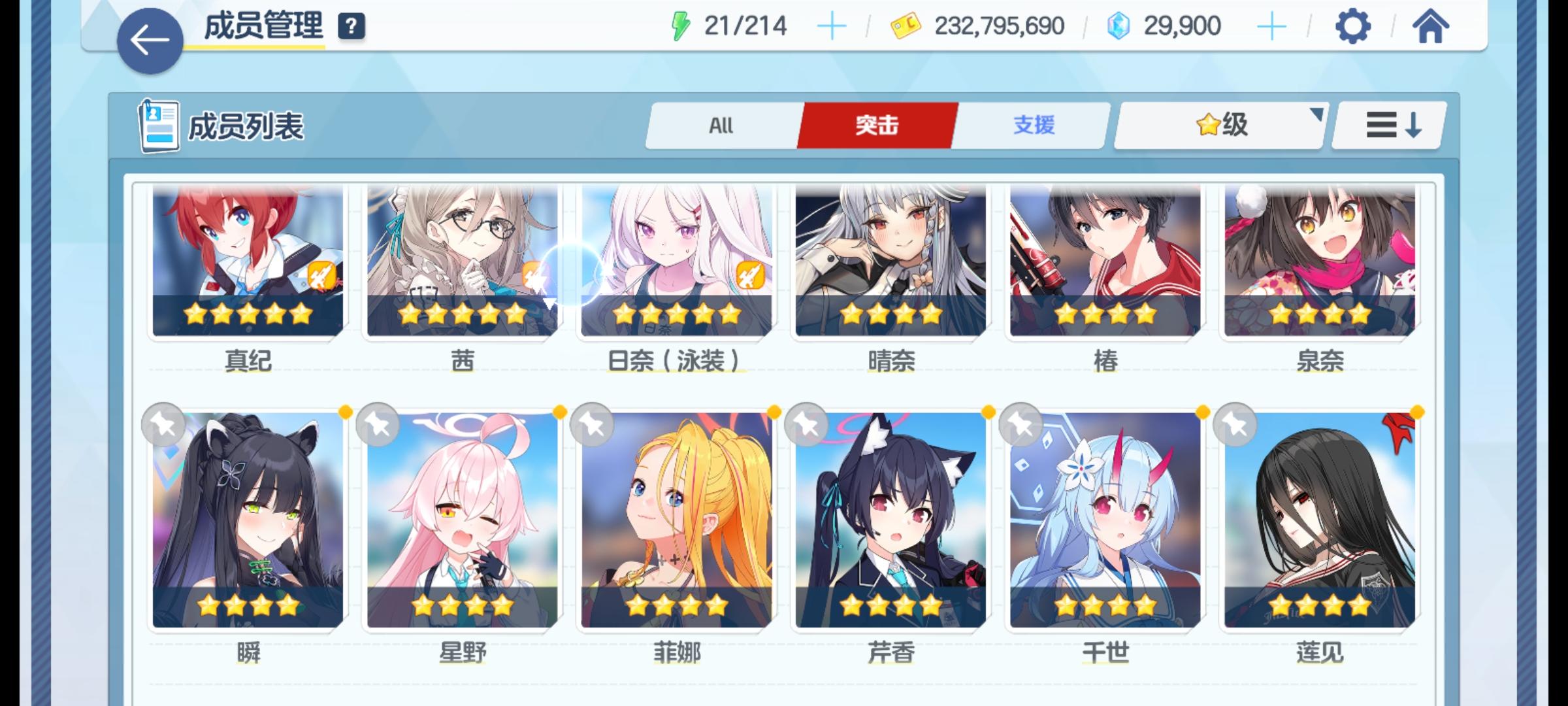Toggle the pin on 瞬's portrait

[x=164, y=424]
